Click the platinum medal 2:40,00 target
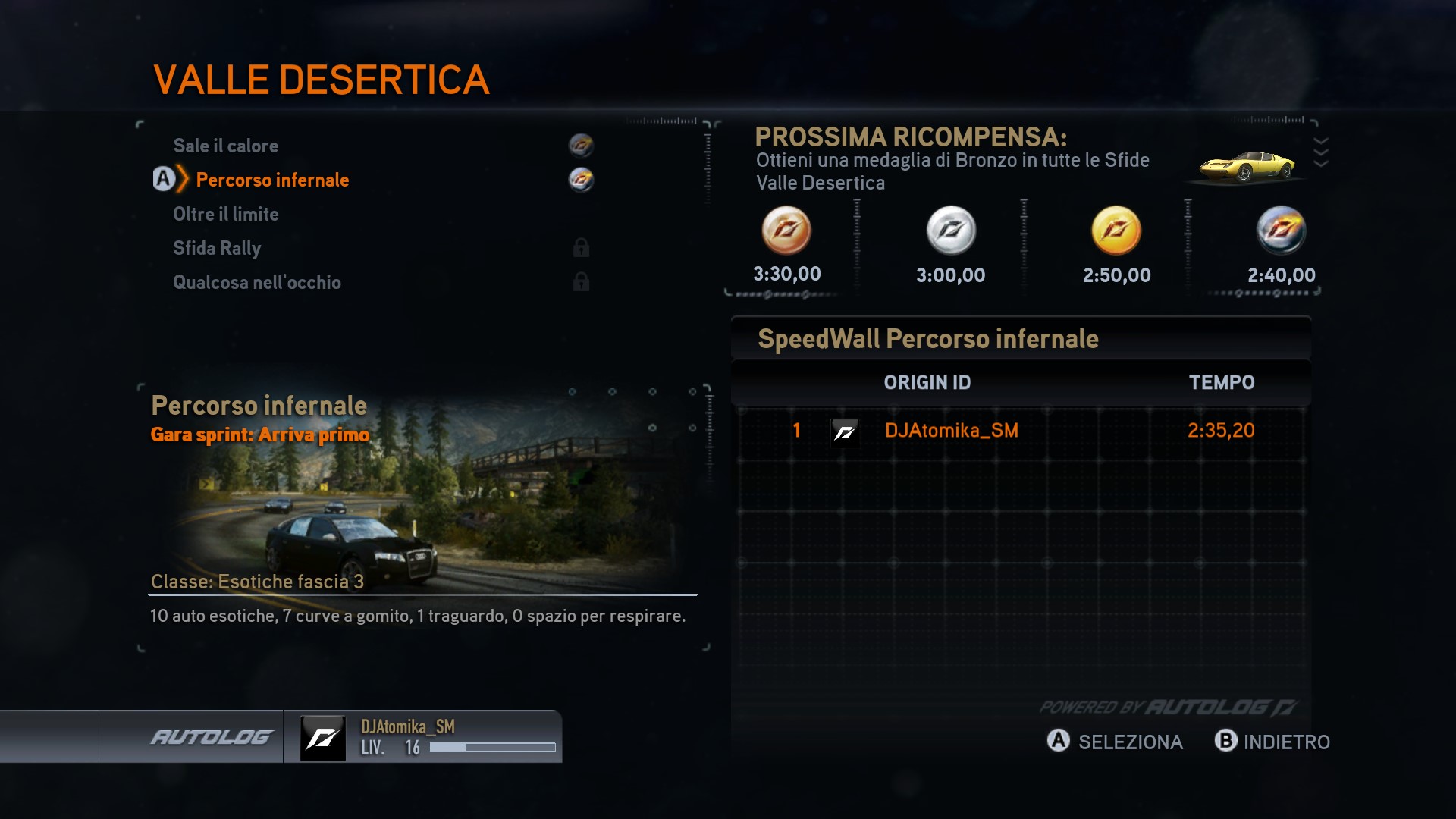 pyautogui.click(x=1282, y=231)
